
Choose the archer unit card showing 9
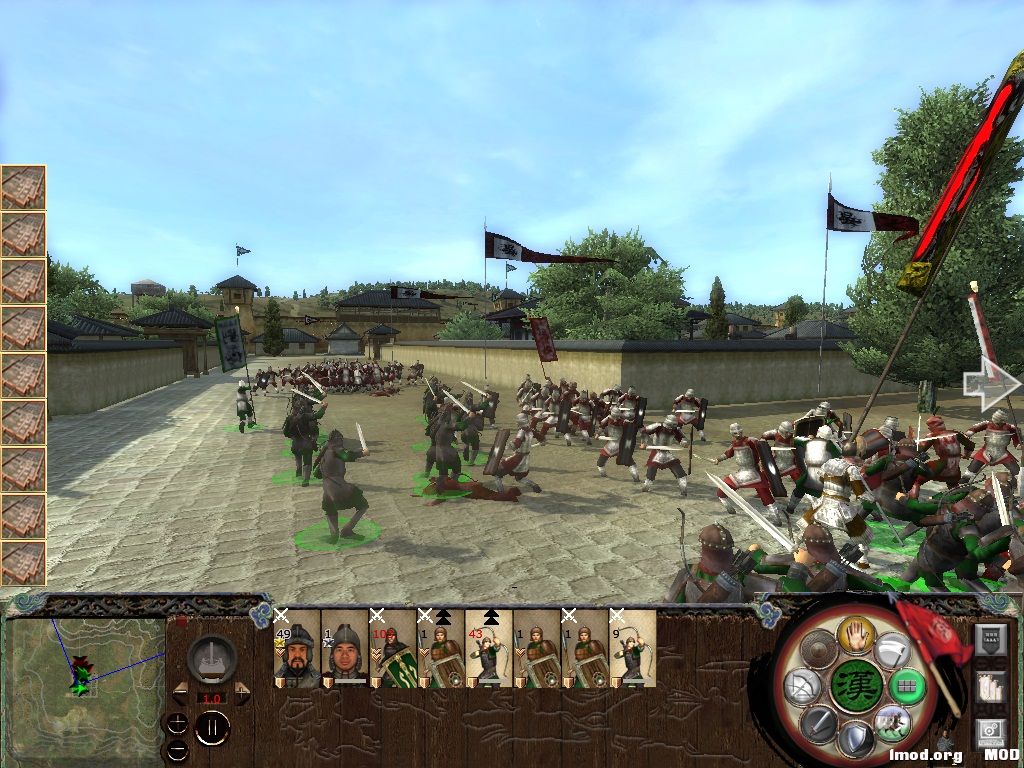(x=634, y=649)
